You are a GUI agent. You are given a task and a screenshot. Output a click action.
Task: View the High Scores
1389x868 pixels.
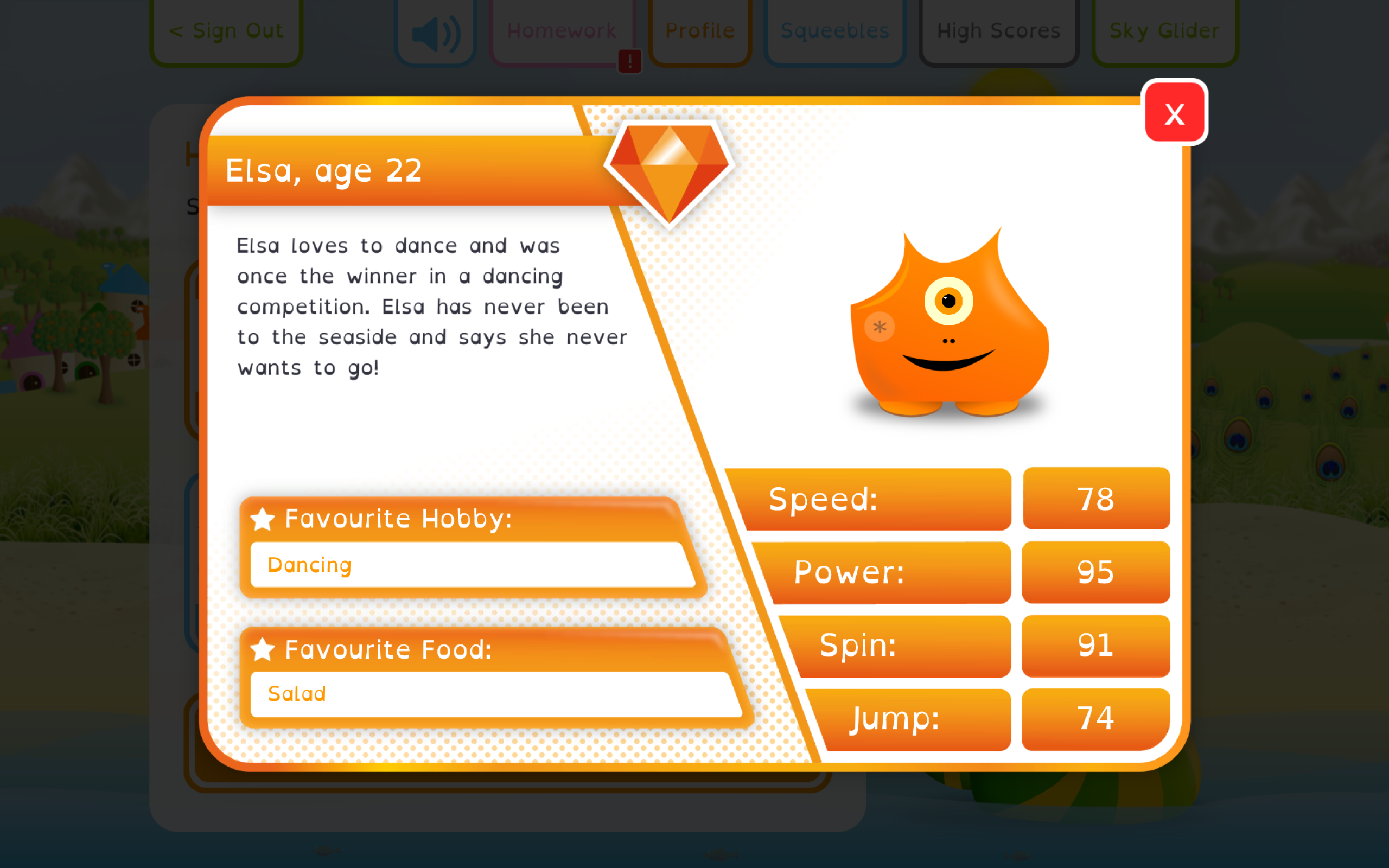999,30
